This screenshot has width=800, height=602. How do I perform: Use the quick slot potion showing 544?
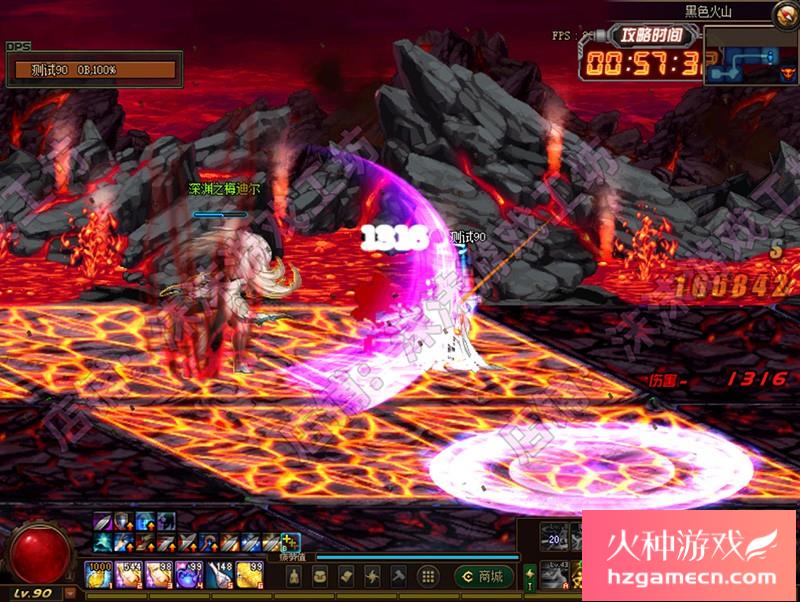tap(130, 575)
